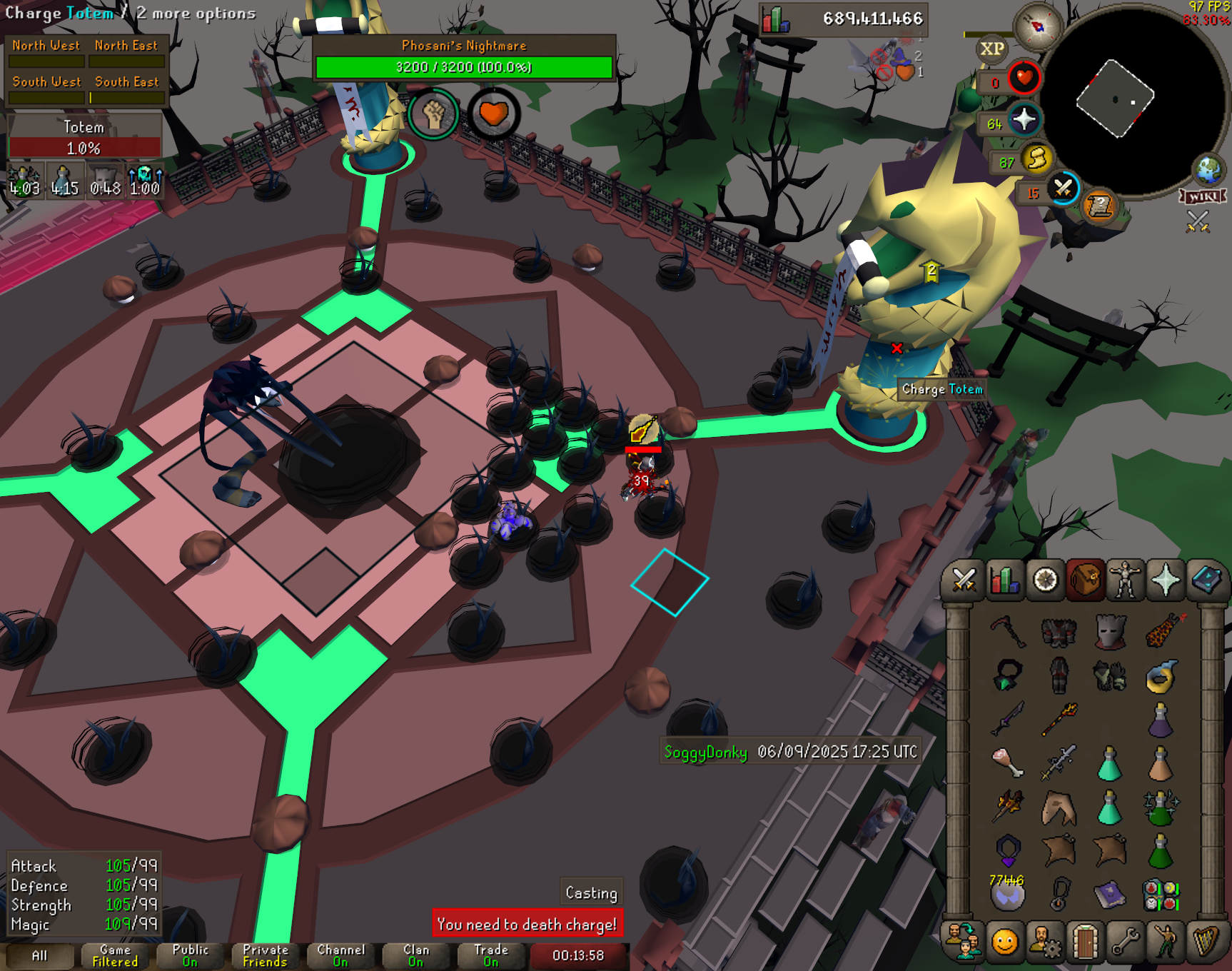Open the Combat Options tab
Screen dimensions: 1232x971
pos(964,580)
